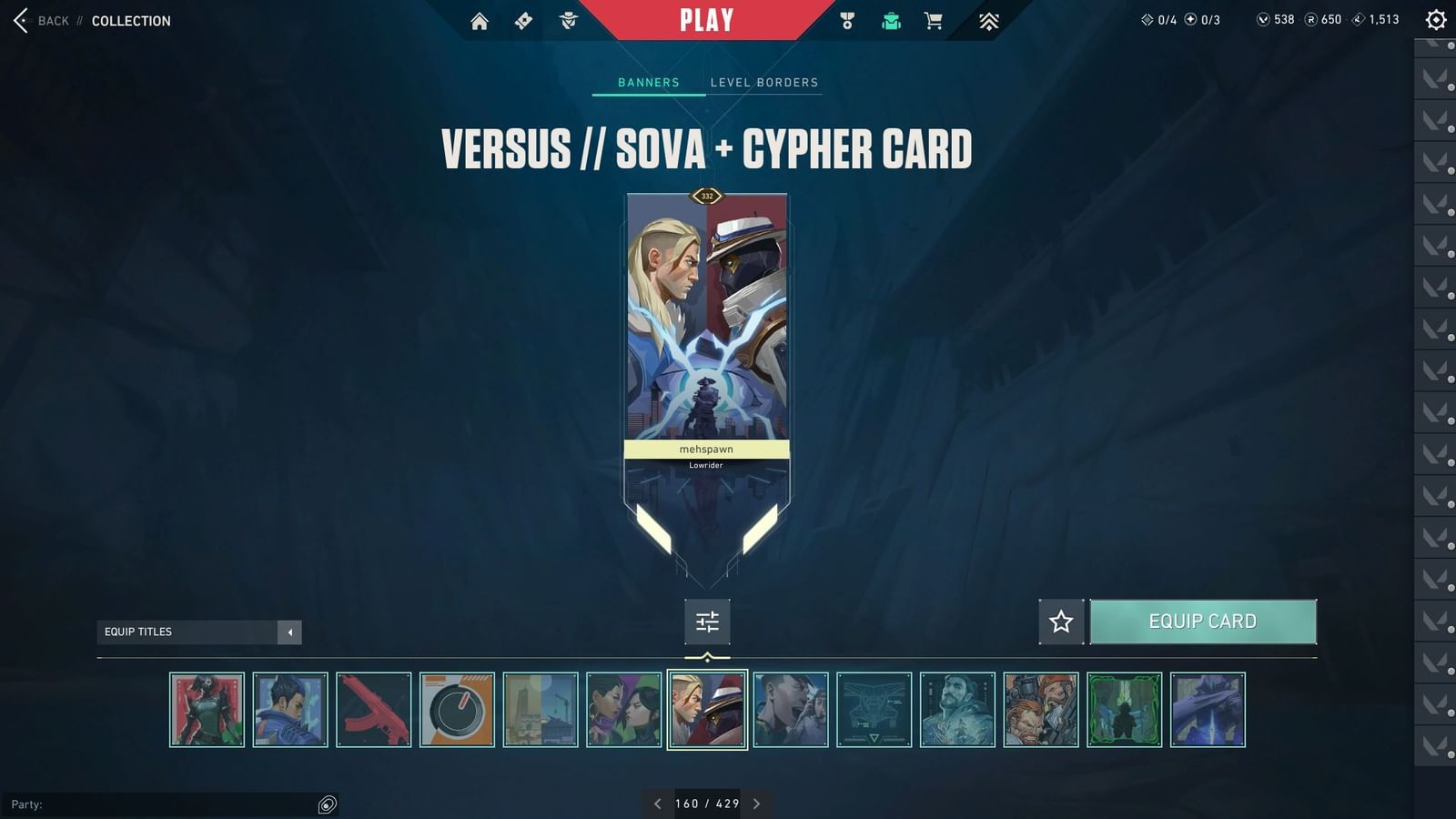Select the Collection backpack icon

click(x=891, y=19)
